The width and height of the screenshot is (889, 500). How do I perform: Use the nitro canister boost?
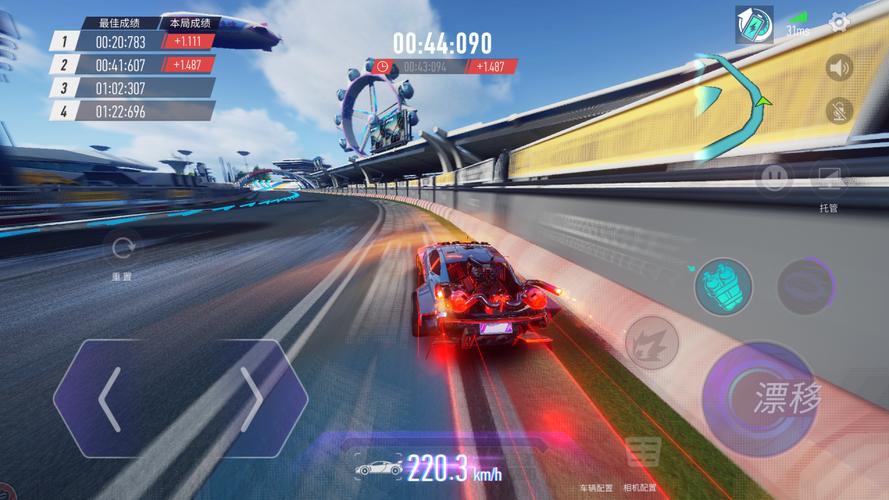(x=723, y=285)
